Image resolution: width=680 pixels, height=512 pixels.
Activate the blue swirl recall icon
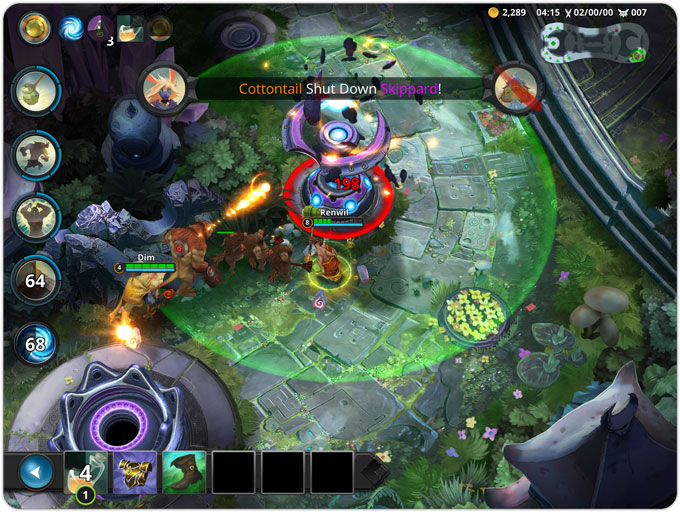(72, 28)
